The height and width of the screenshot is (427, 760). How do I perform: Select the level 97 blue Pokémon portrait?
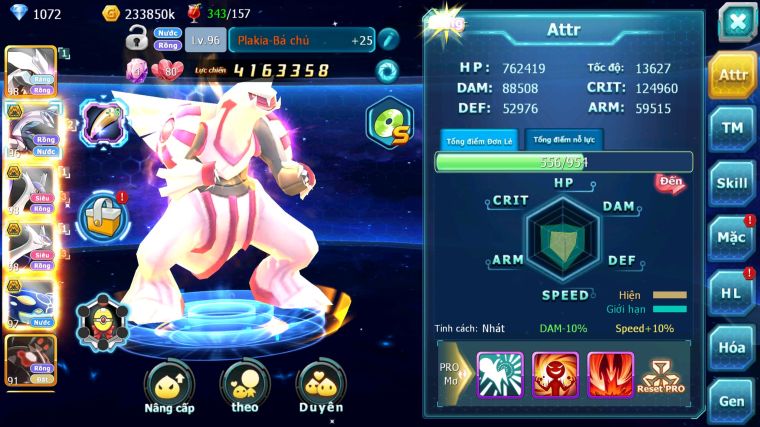[x=28, y=302]
